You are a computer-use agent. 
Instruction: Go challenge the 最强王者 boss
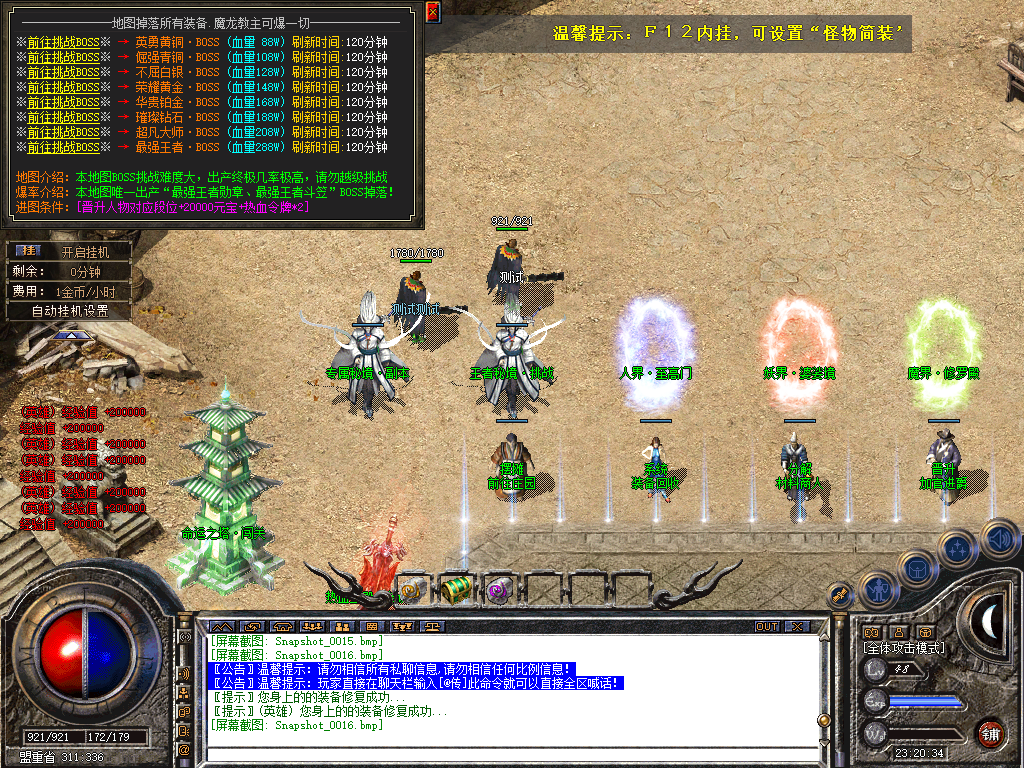tap(63, 148)
